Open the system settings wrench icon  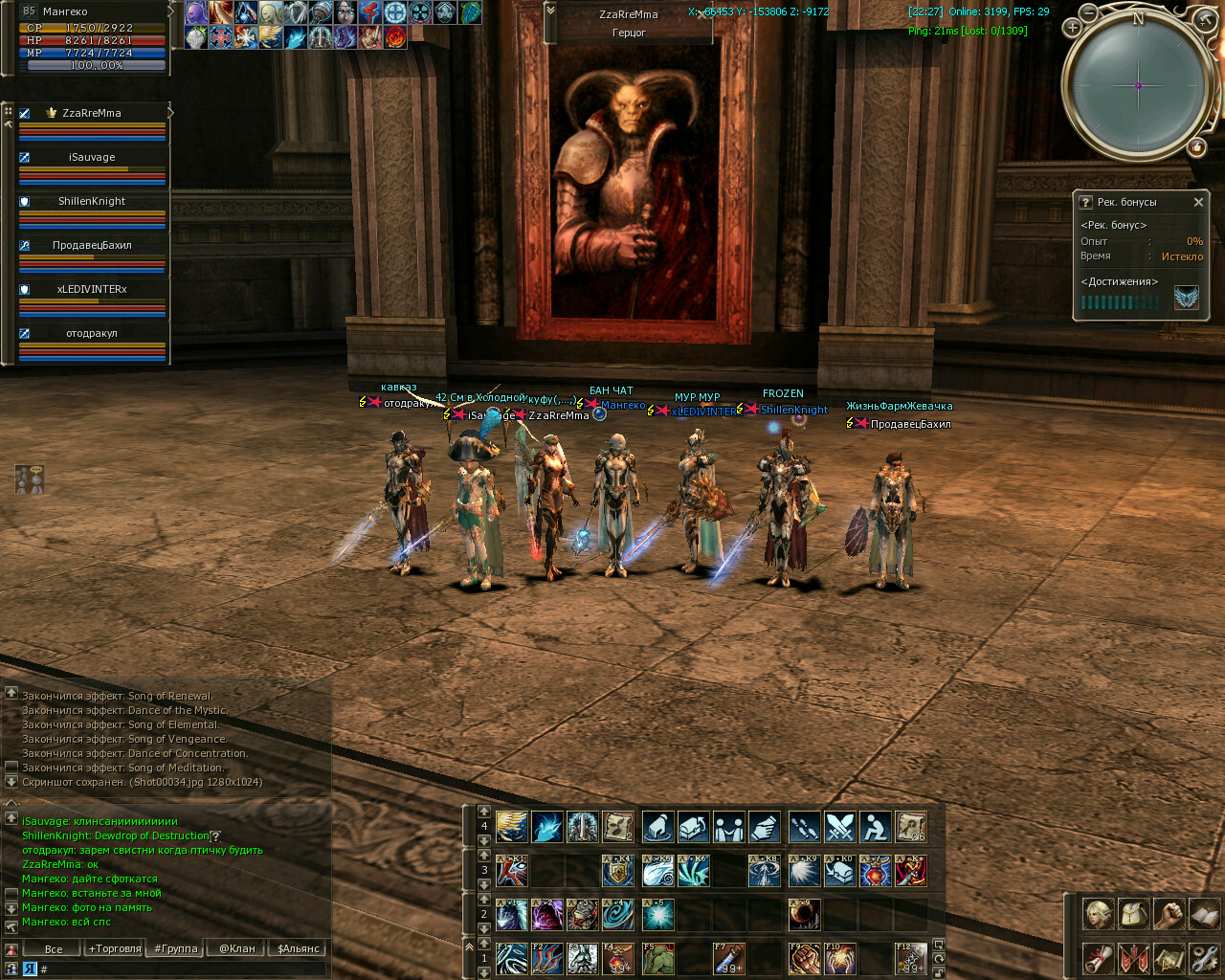click(x=1204, y=957)
